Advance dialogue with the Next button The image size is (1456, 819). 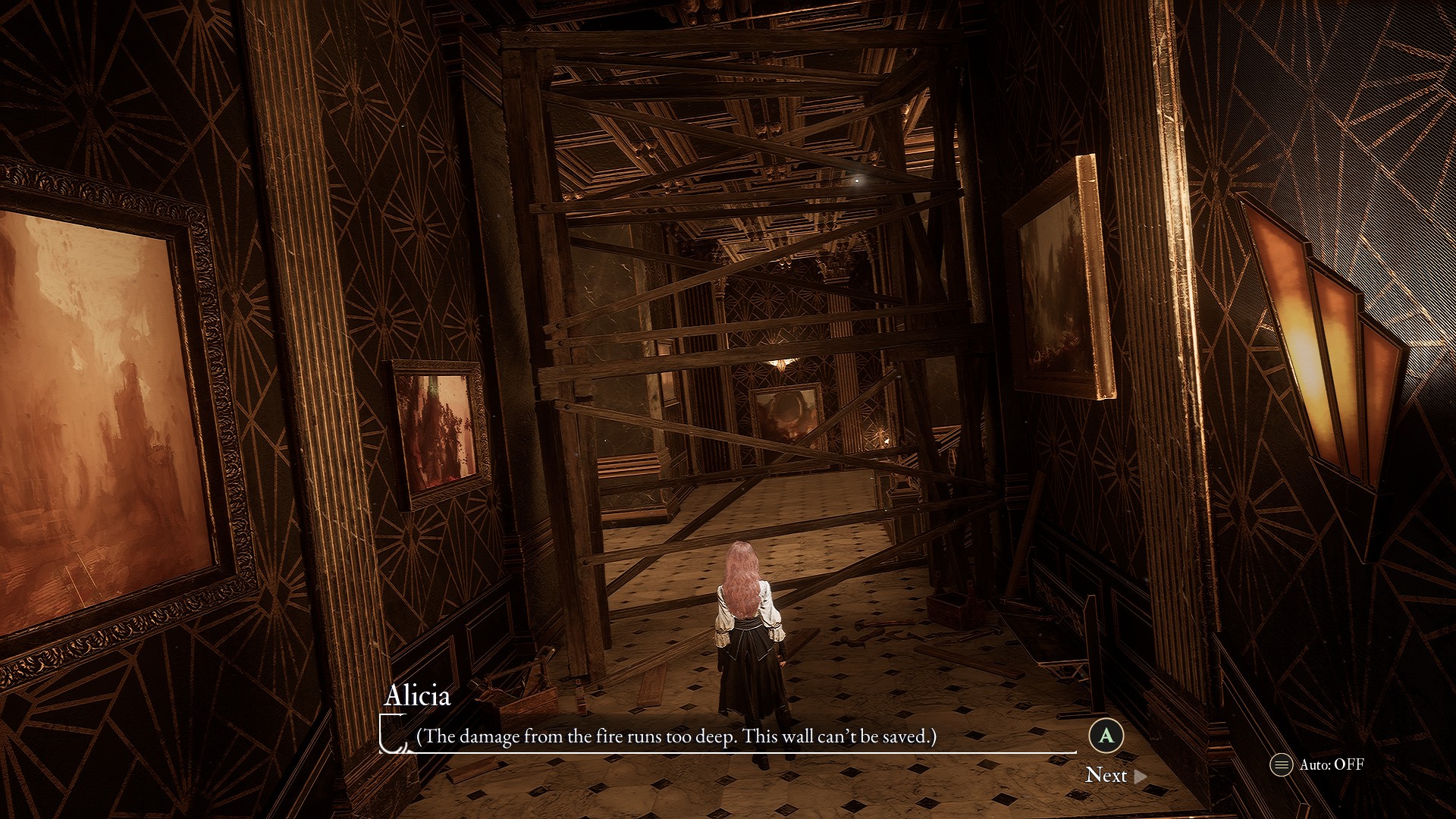tap(1115, 775)
